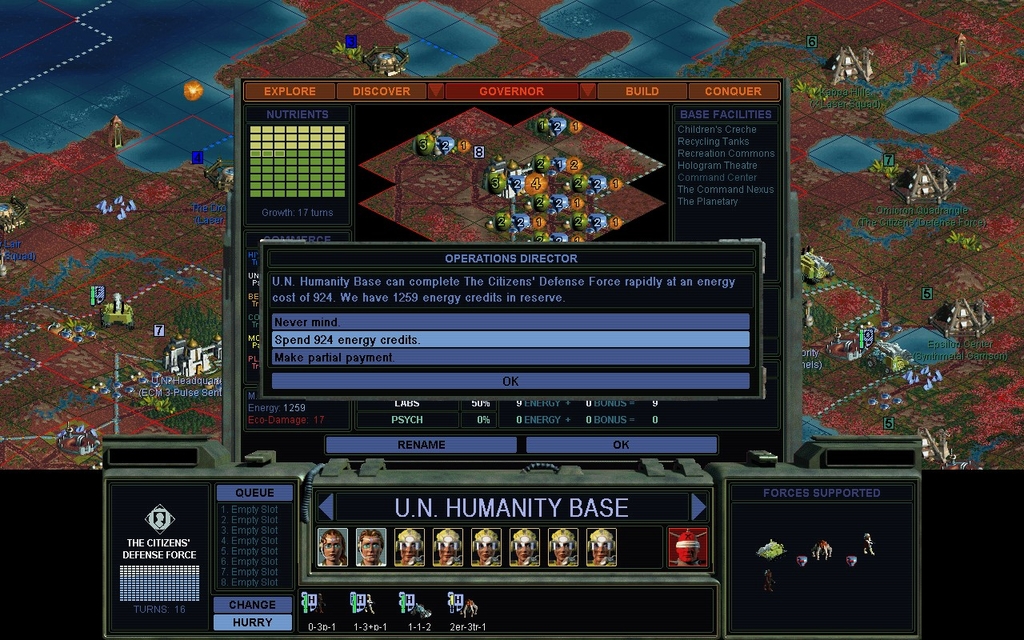Switch to Discover priority
This screenshot has width=1024, height=640.
click(x=381, y=91)
